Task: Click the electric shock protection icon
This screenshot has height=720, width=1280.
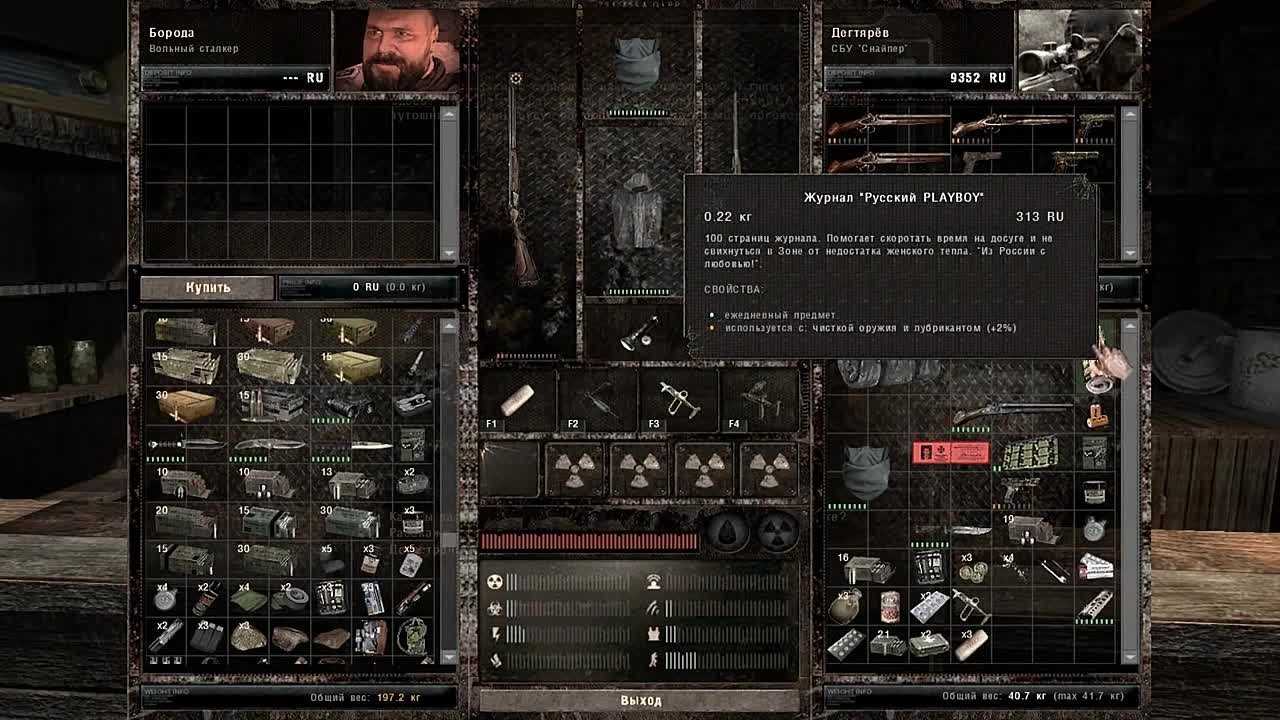Action: point(495,632)
